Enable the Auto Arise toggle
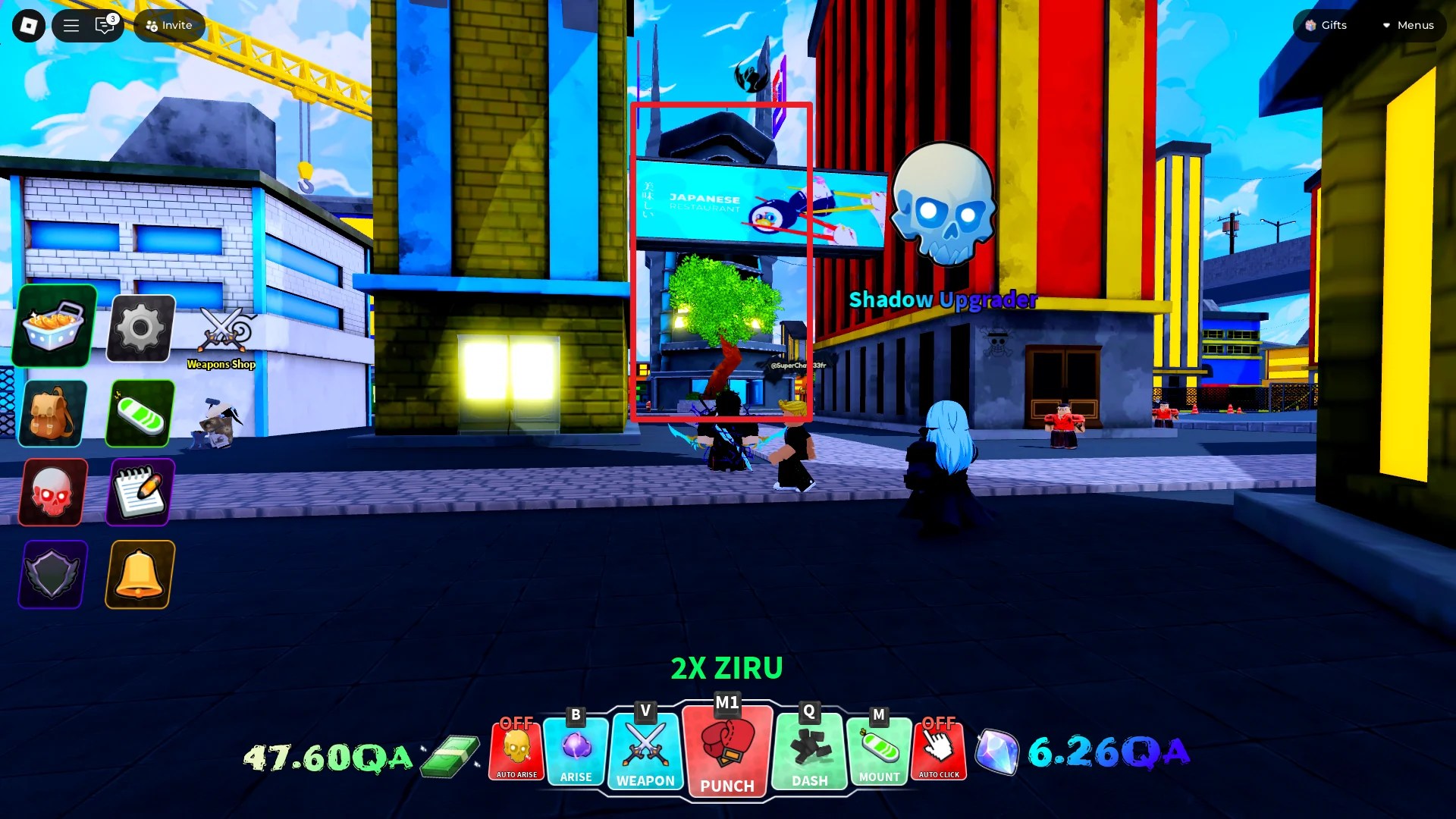1456x819 pixels. tap(516, 751)
